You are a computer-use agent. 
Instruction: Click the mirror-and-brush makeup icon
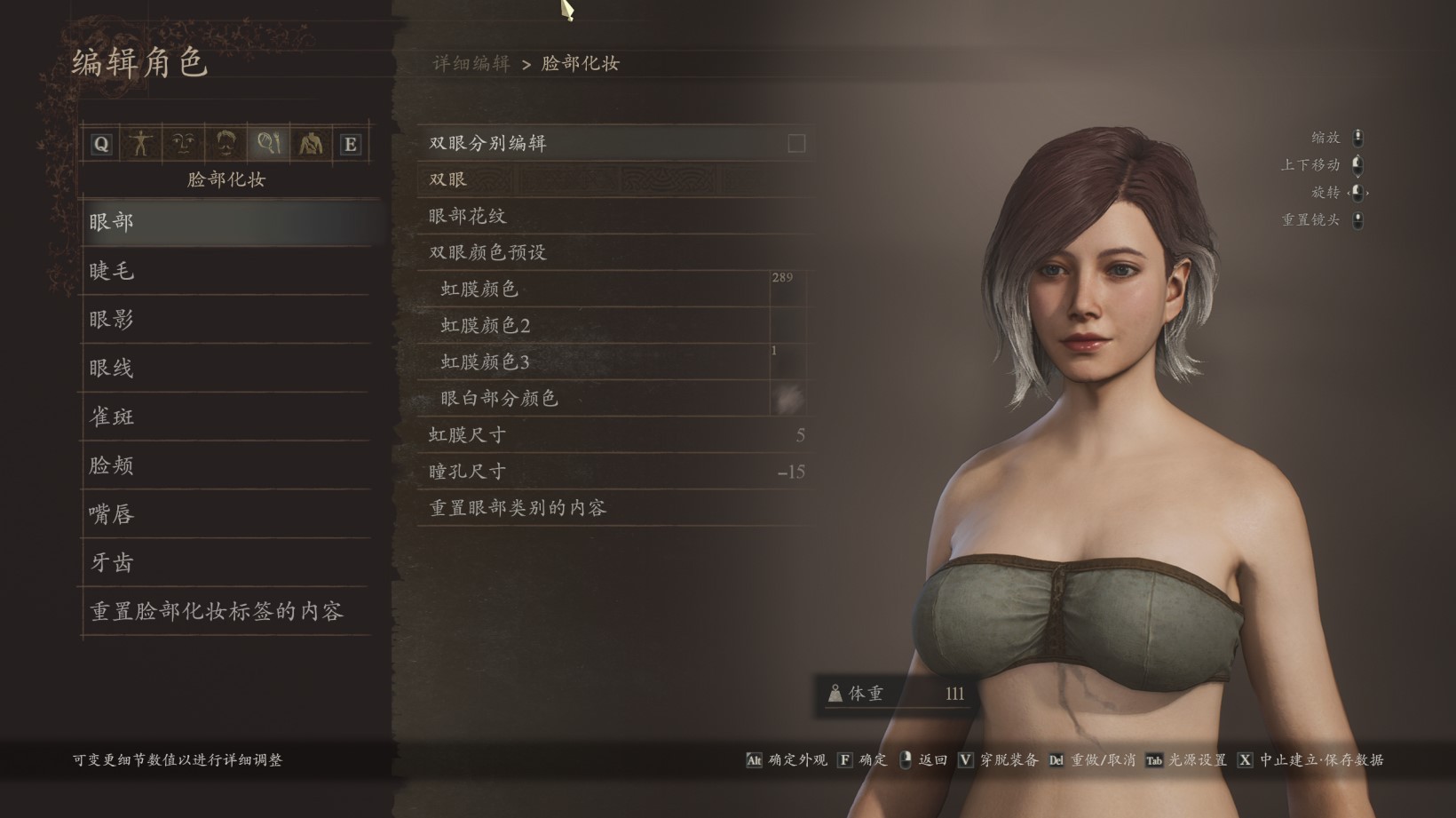point(269,144)
